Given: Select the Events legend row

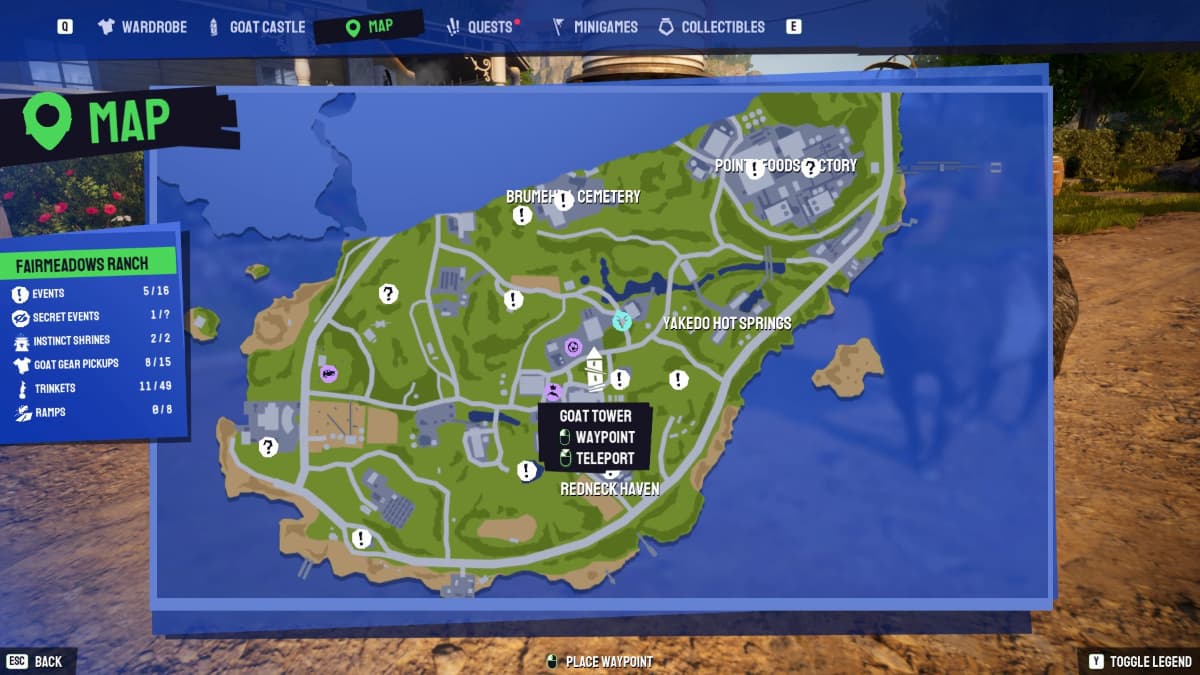Looking at the screenshot, I should pos(92,293).
